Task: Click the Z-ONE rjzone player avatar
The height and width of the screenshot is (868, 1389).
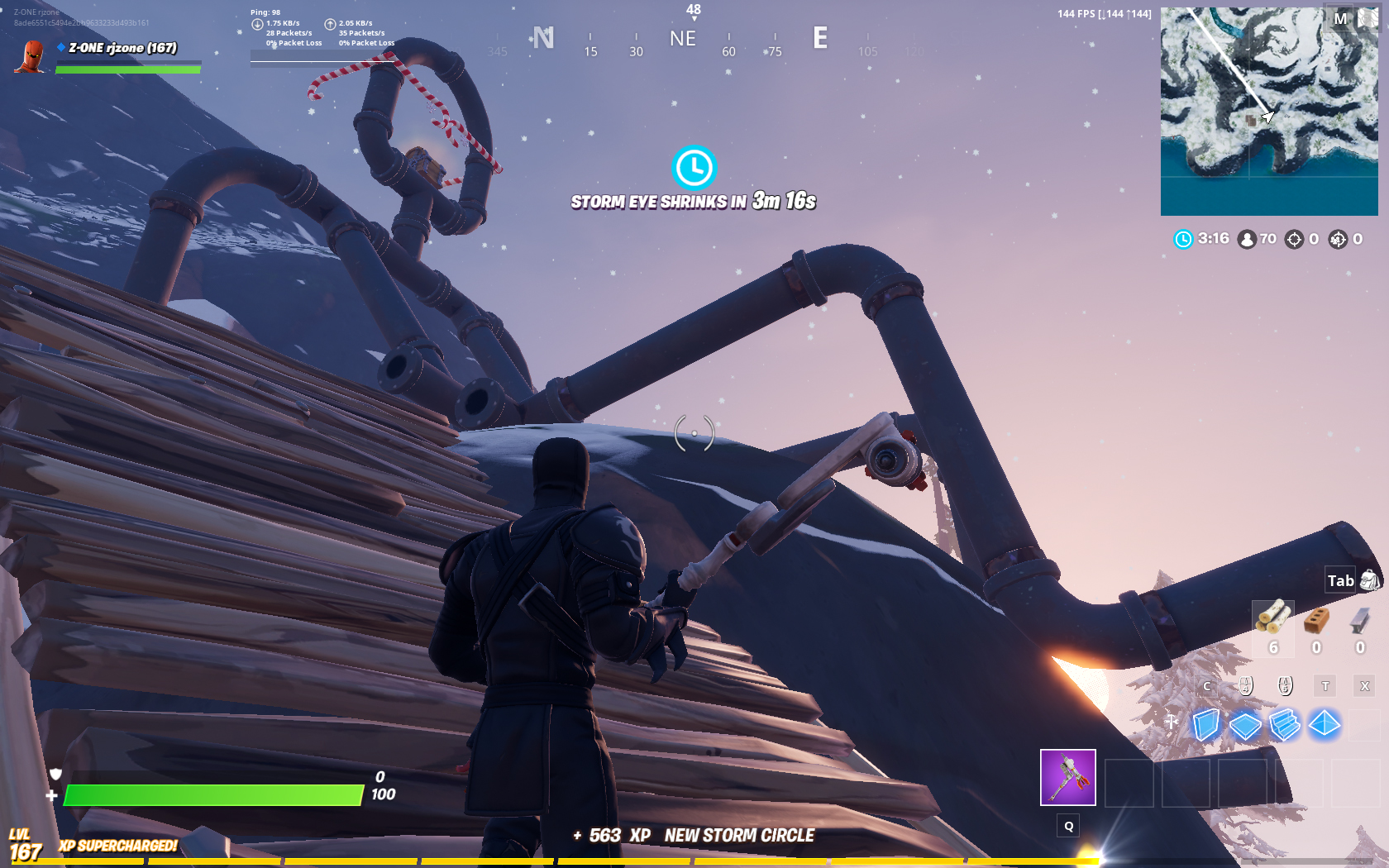Action: coord(32,56)
